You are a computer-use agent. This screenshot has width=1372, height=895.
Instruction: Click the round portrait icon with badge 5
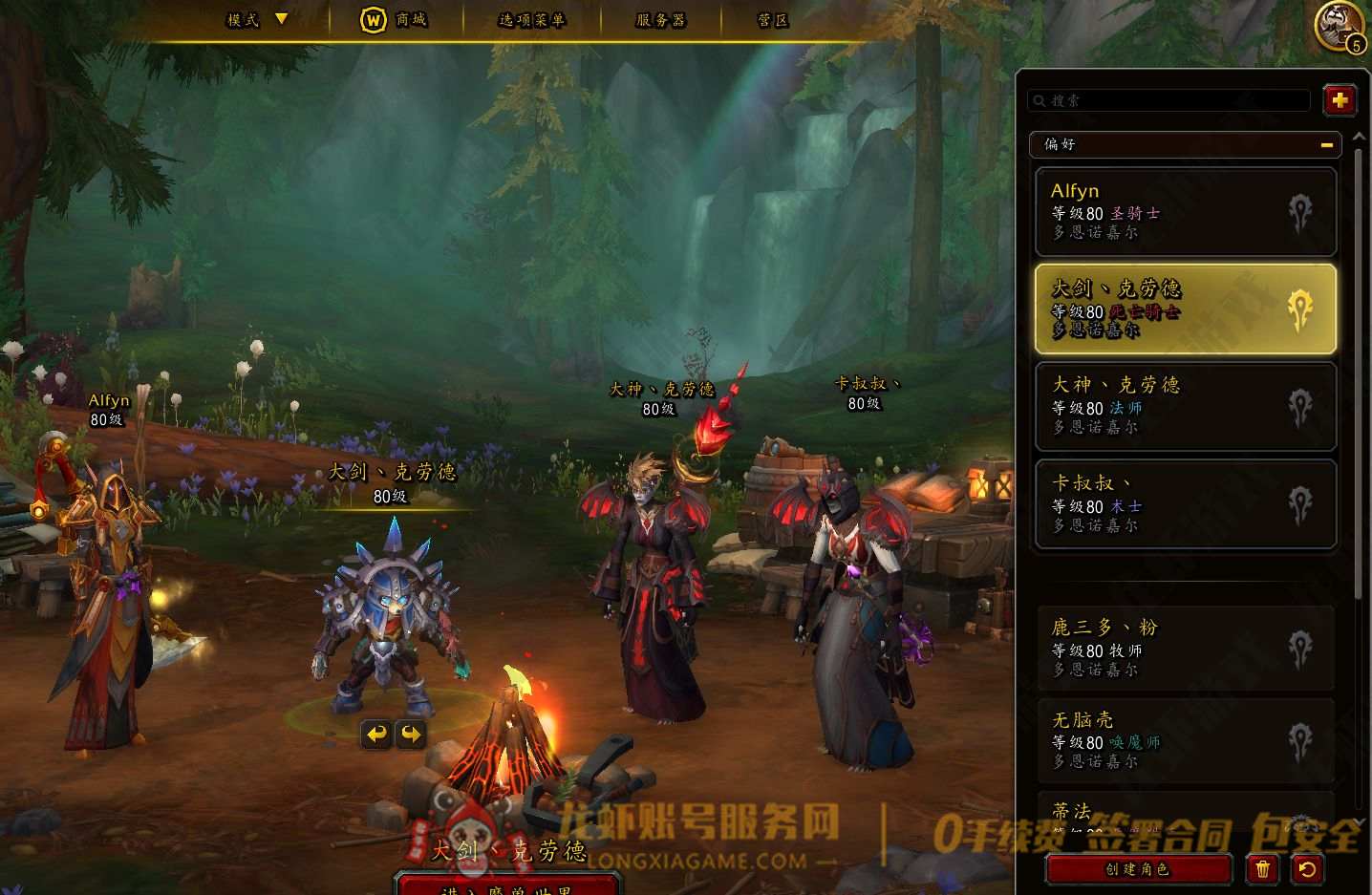[1338, 26]
